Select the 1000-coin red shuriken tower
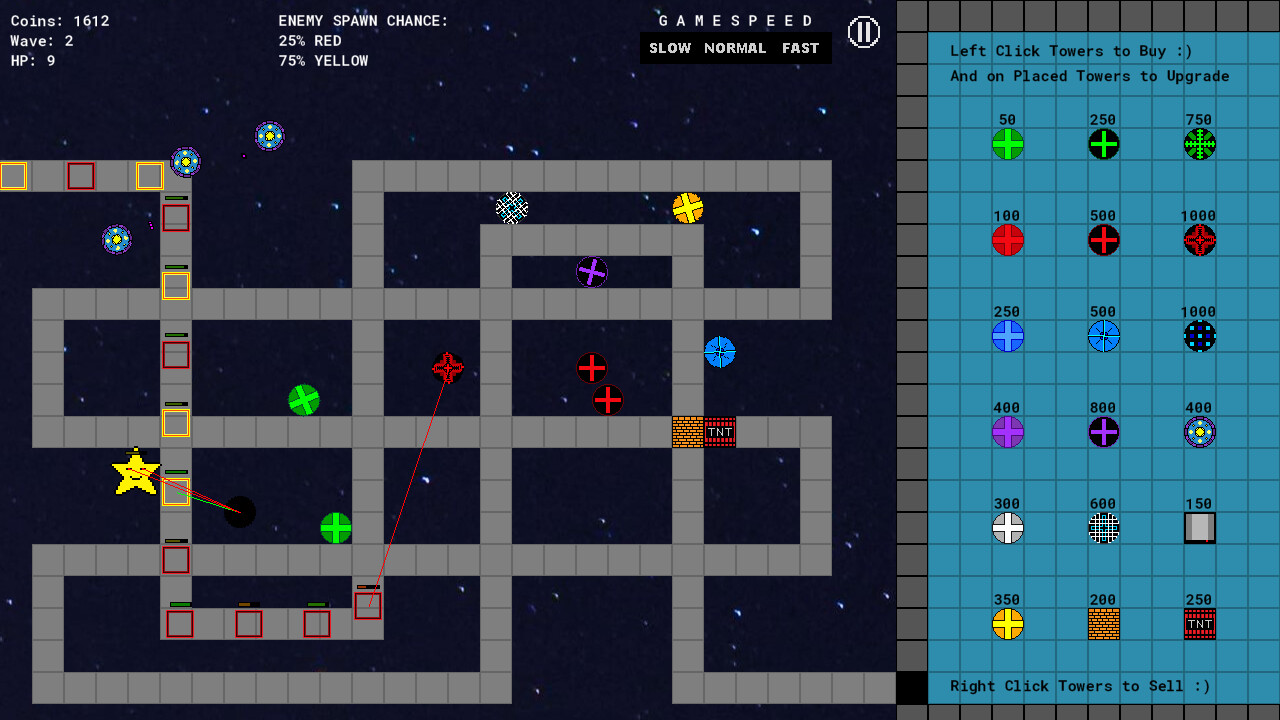1280x720 pixels. pos(1199,240)
